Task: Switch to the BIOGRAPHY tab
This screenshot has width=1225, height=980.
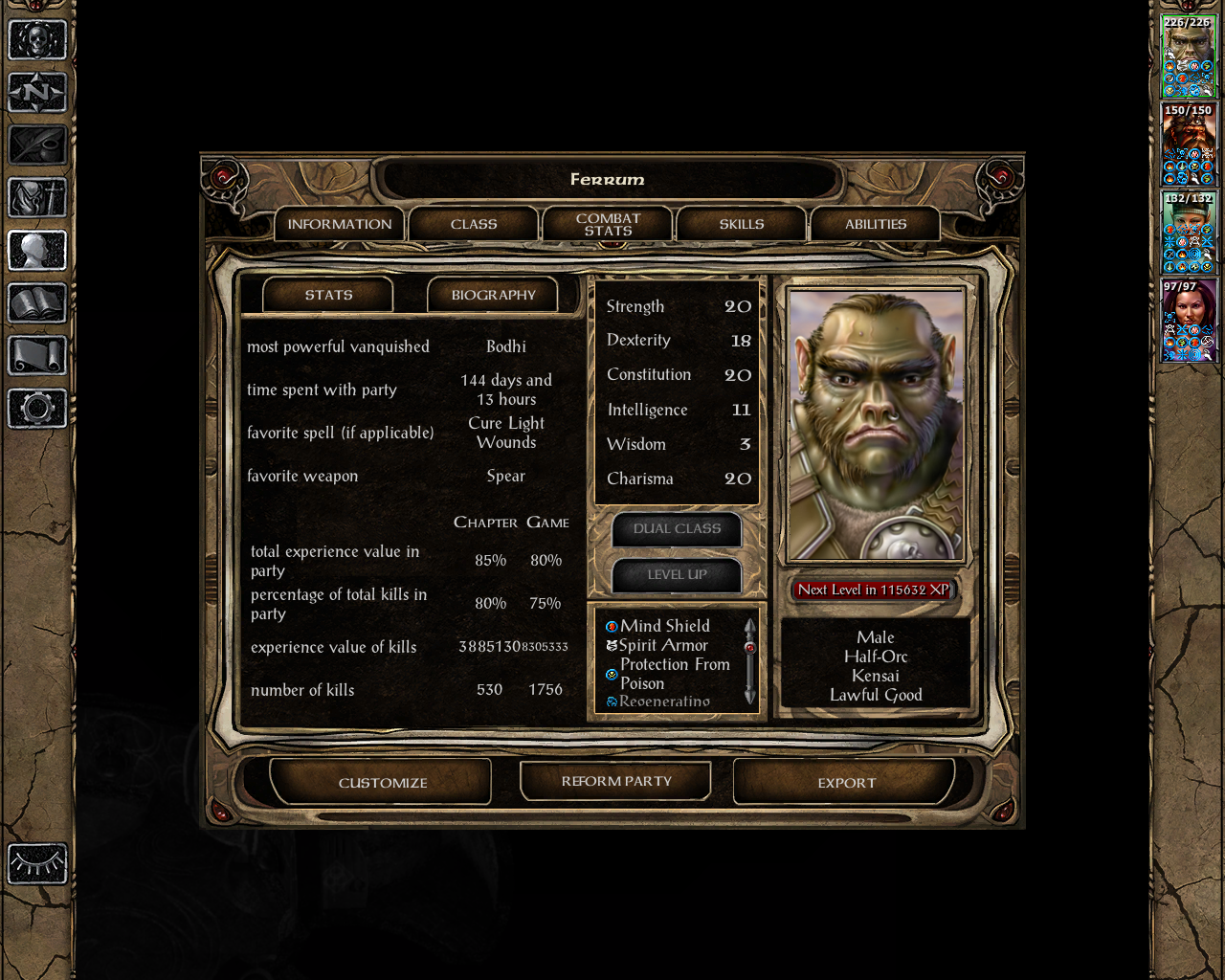Action: pos(494,295)
